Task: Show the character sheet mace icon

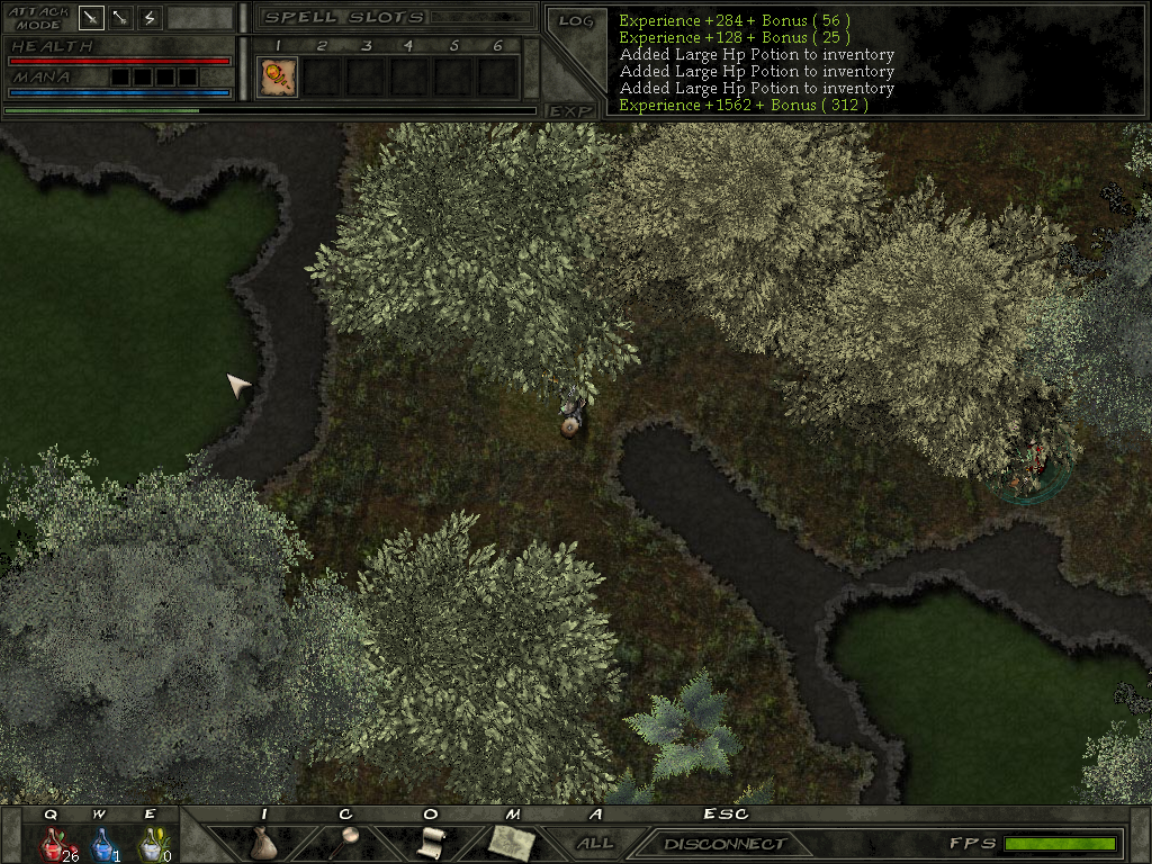Action: (346, 841)
